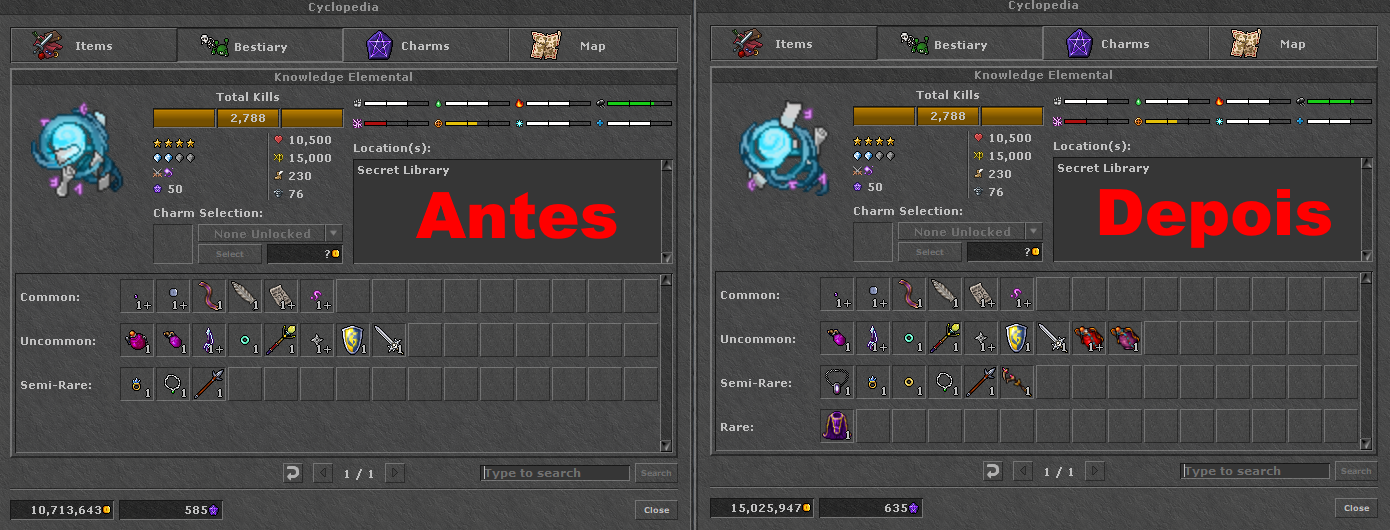
Task: Click the Search button in the Depois window
Action: point(1356,471)
